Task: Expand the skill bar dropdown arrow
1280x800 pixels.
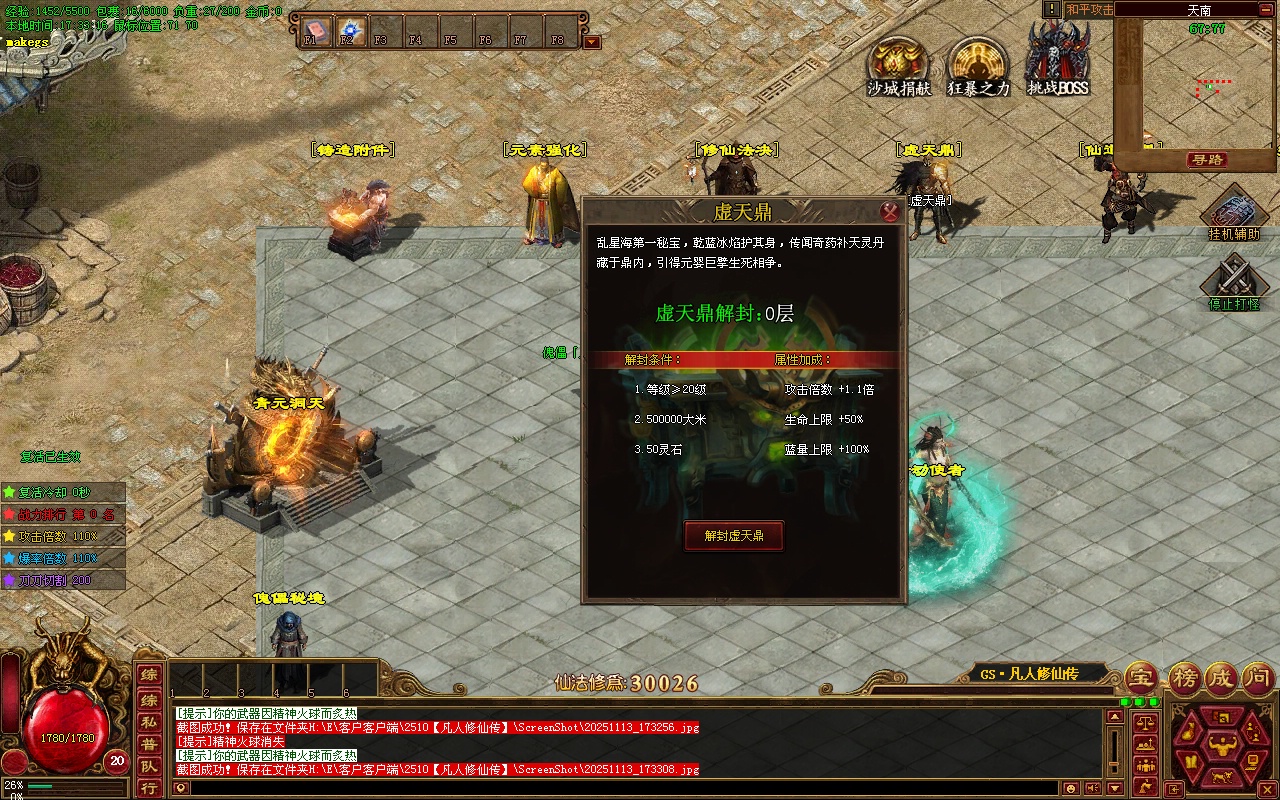Action: (x=592, y=42)
